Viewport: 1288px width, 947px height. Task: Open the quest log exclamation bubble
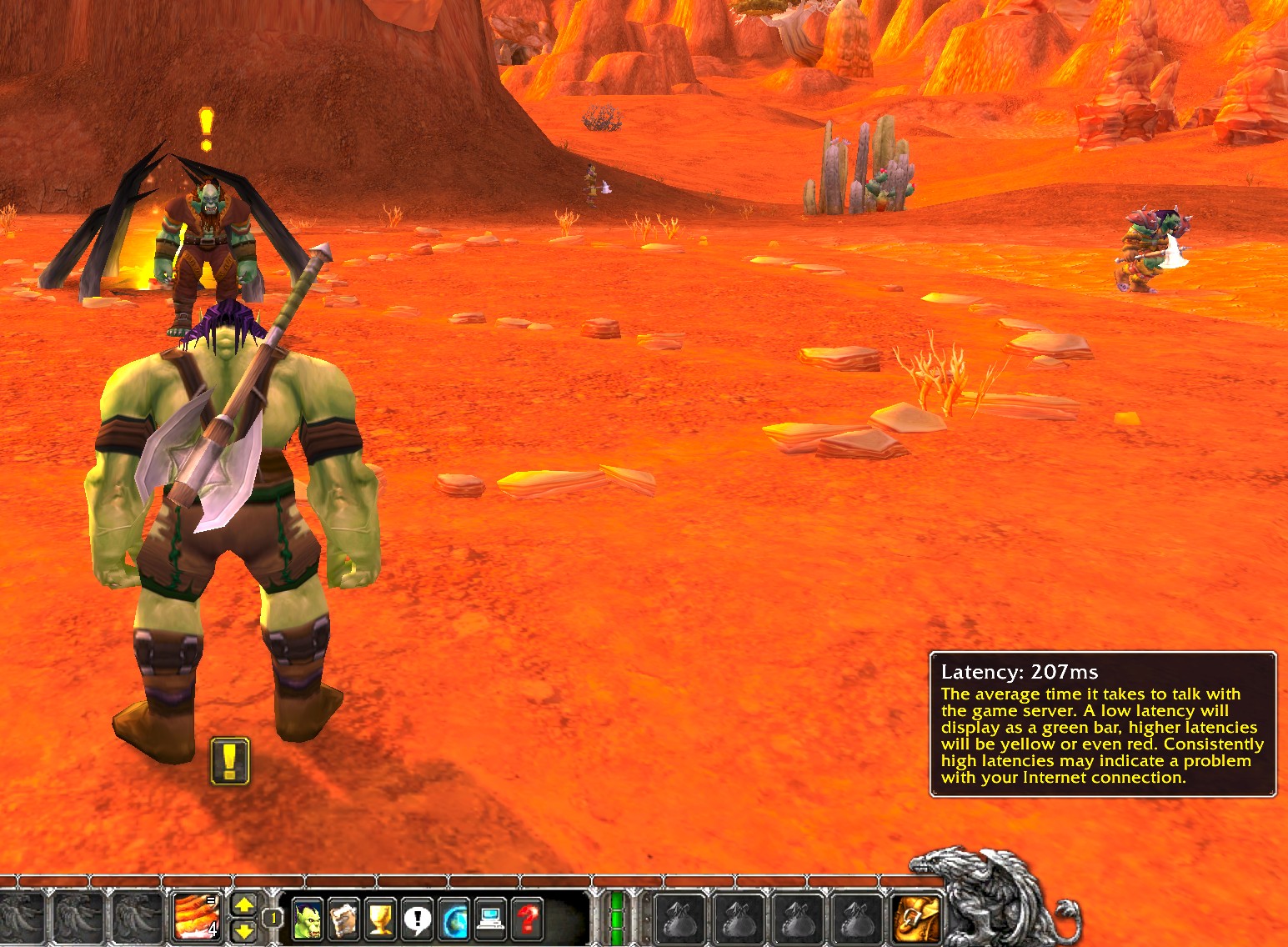click(x=417, y=919)
